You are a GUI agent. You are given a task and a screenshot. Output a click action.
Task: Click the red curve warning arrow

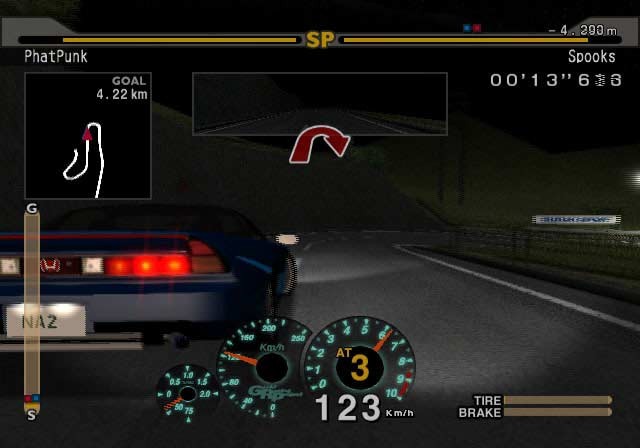318,144
